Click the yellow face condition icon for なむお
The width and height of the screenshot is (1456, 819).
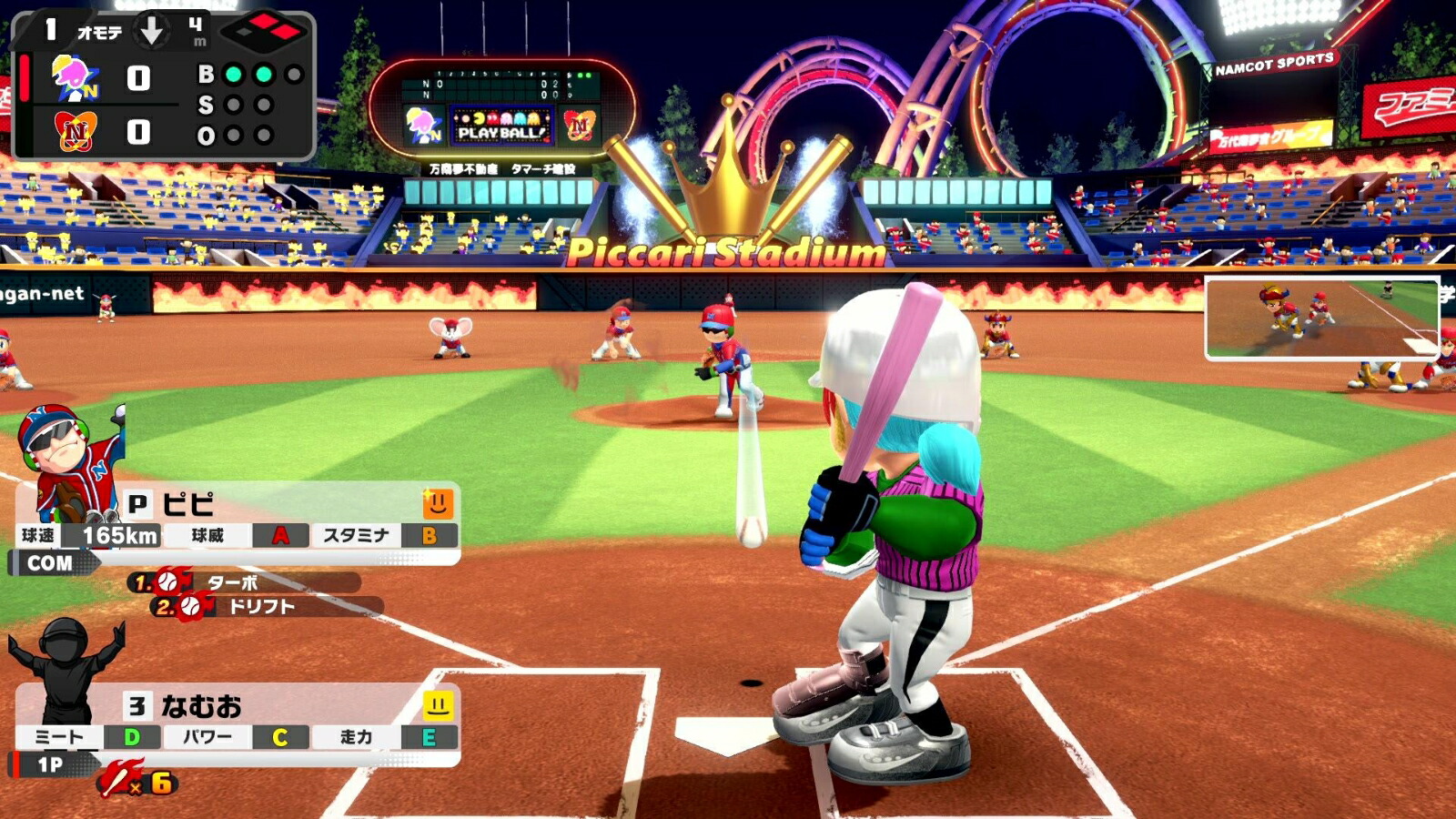(438, 705)
